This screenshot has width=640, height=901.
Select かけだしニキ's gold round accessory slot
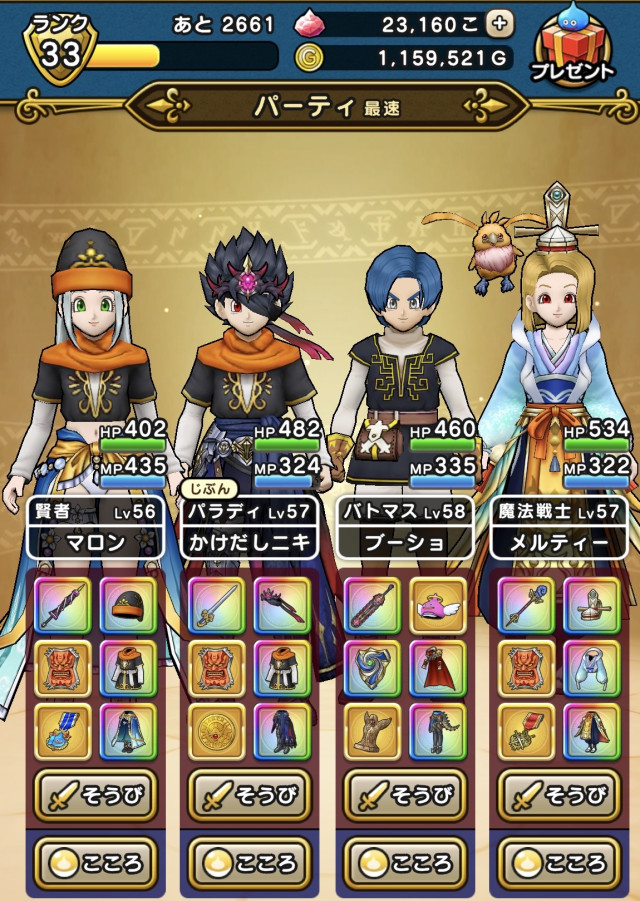[x=217, y=732]
